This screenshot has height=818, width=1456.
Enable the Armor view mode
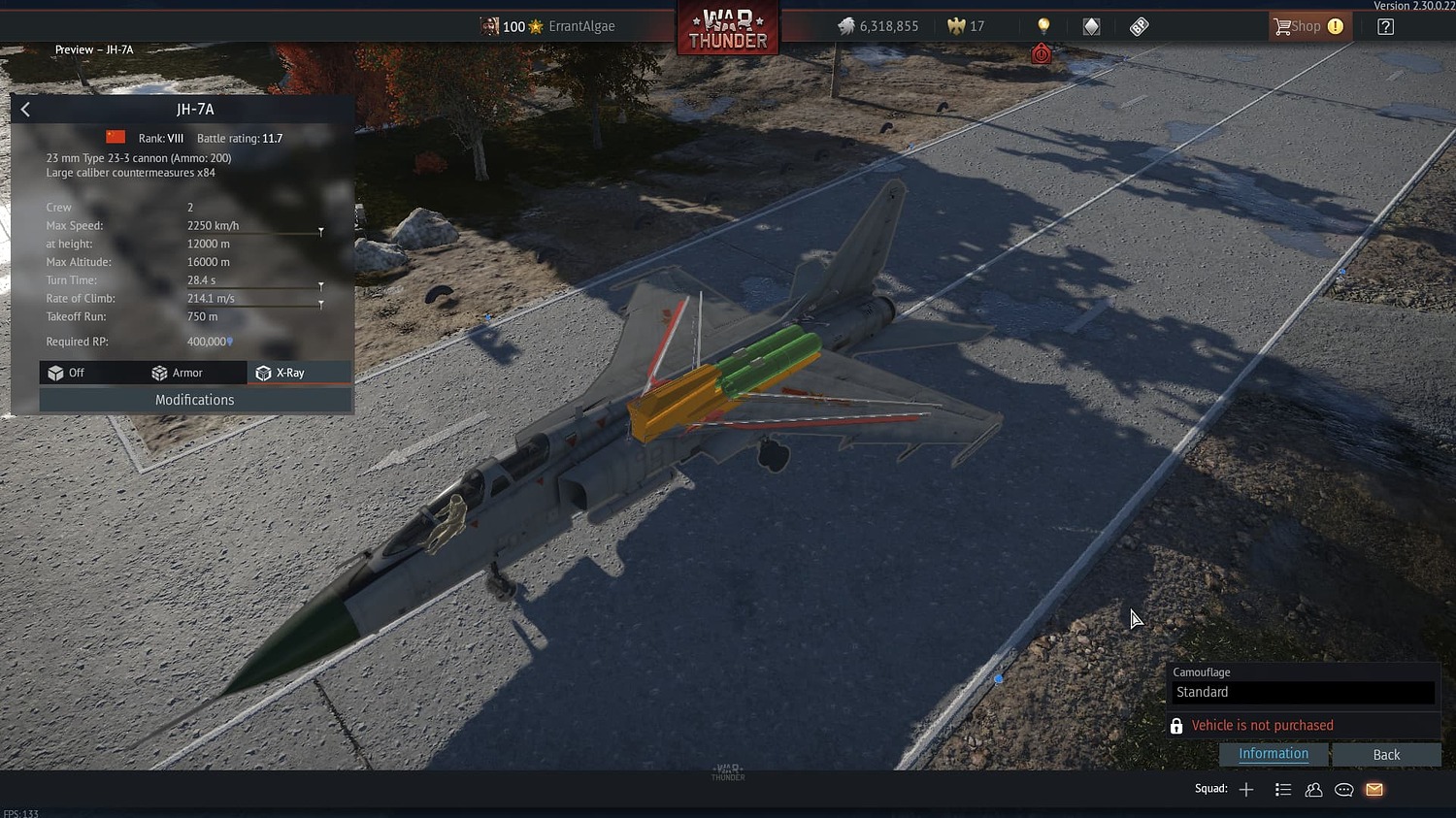pos(184,373)
